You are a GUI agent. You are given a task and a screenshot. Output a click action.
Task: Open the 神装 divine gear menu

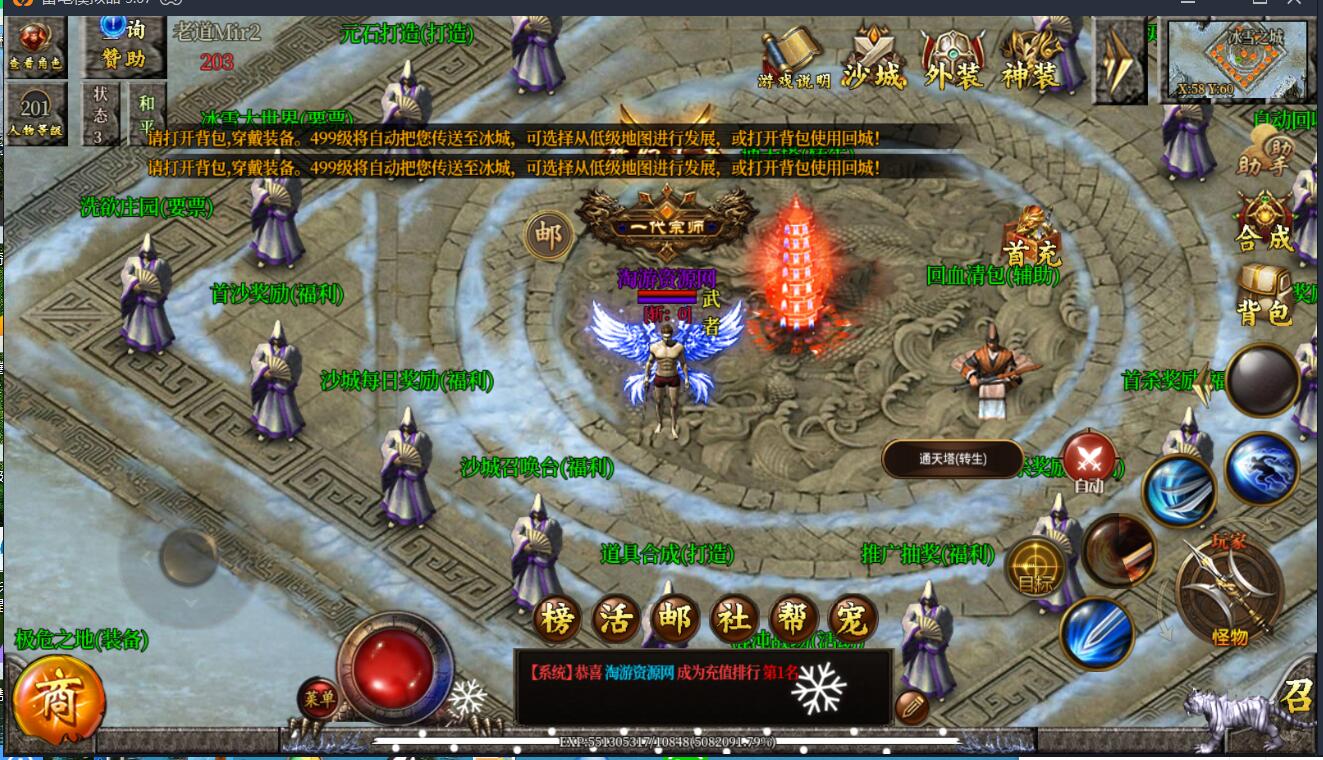[1031, 59]
